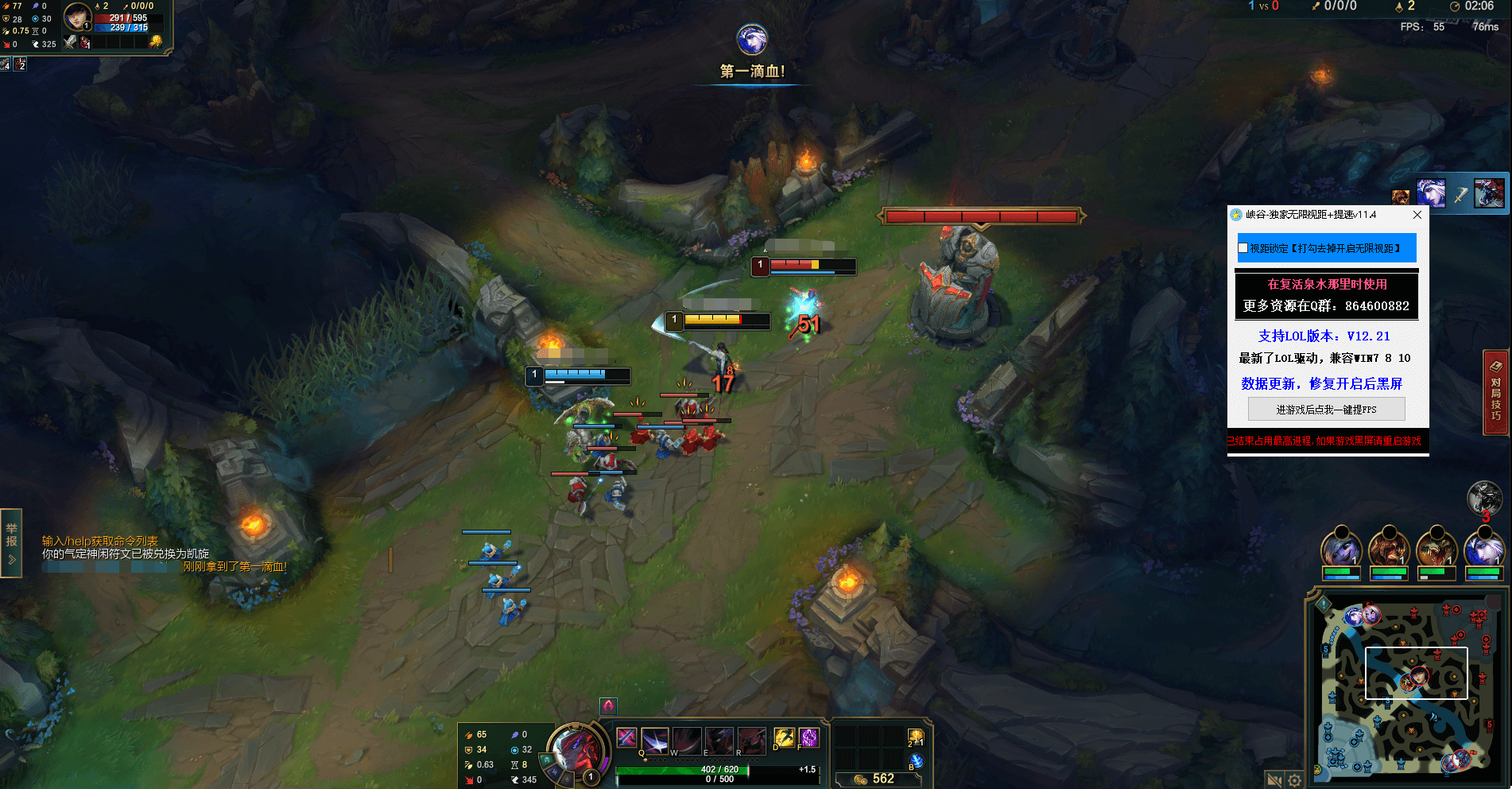Click the champion passive icon left of Q
Screen dimensions: 1512x789
(626, 737)
